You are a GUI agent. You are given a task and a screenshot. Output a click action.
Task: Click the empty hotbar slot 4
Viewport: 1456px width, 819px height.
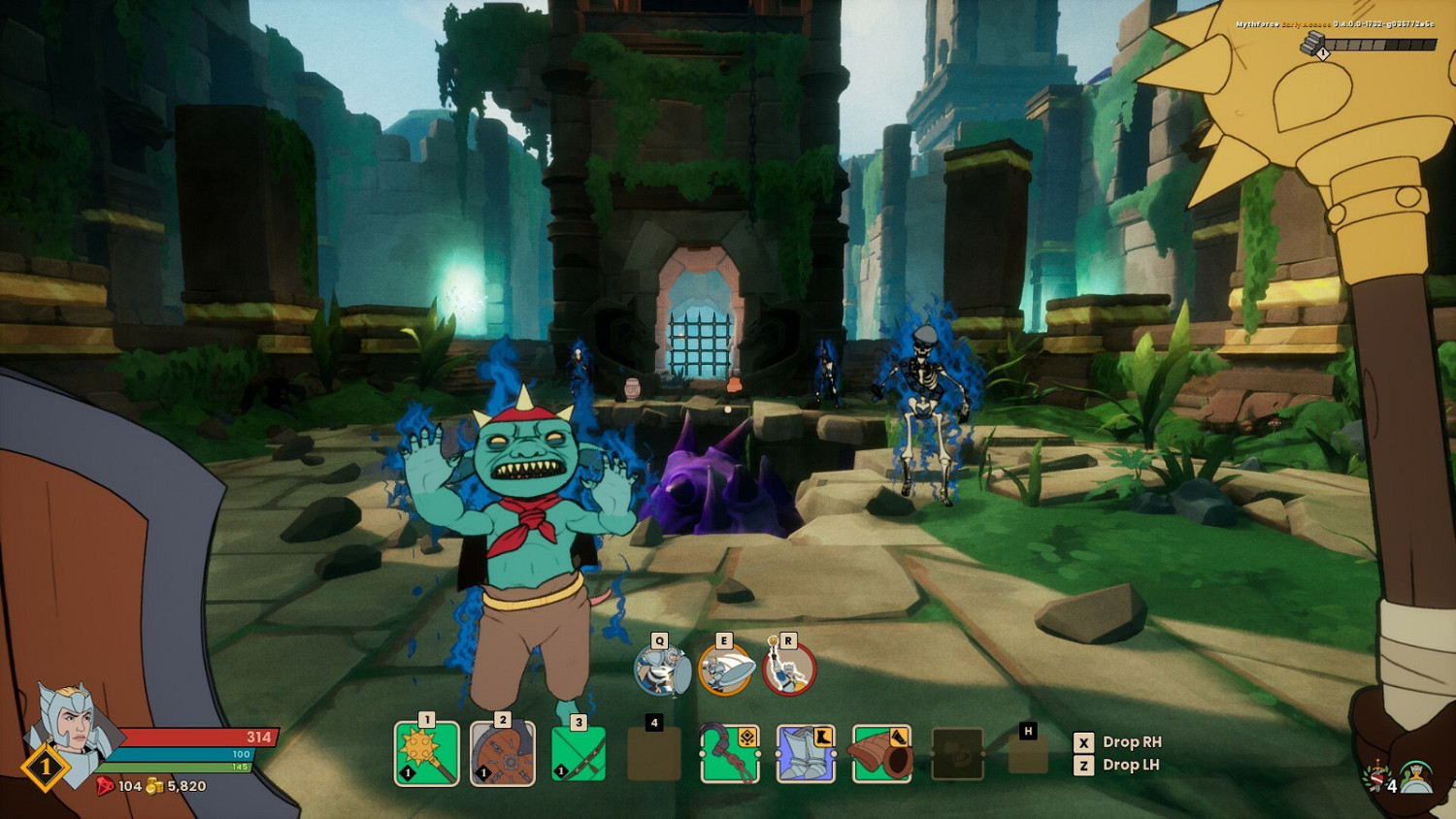[x=652, y=755]
